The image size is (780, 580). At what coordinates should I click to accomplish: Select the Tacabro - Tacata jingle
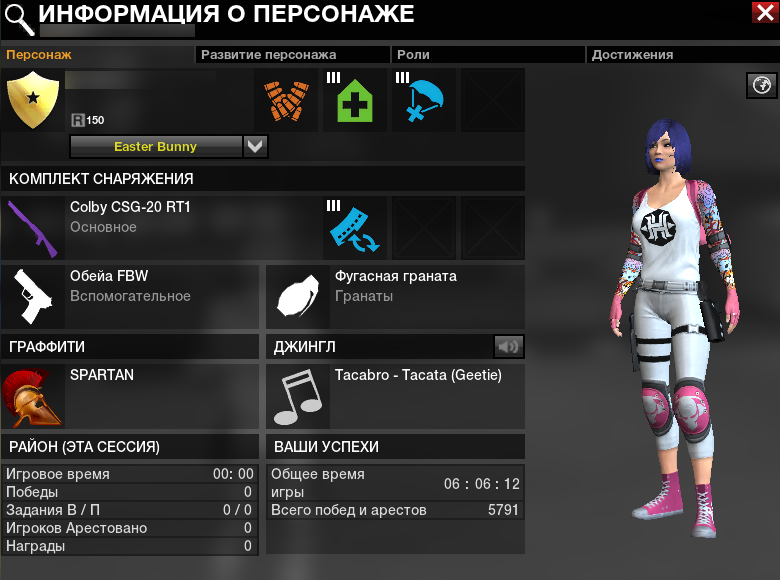click(299, 396)
